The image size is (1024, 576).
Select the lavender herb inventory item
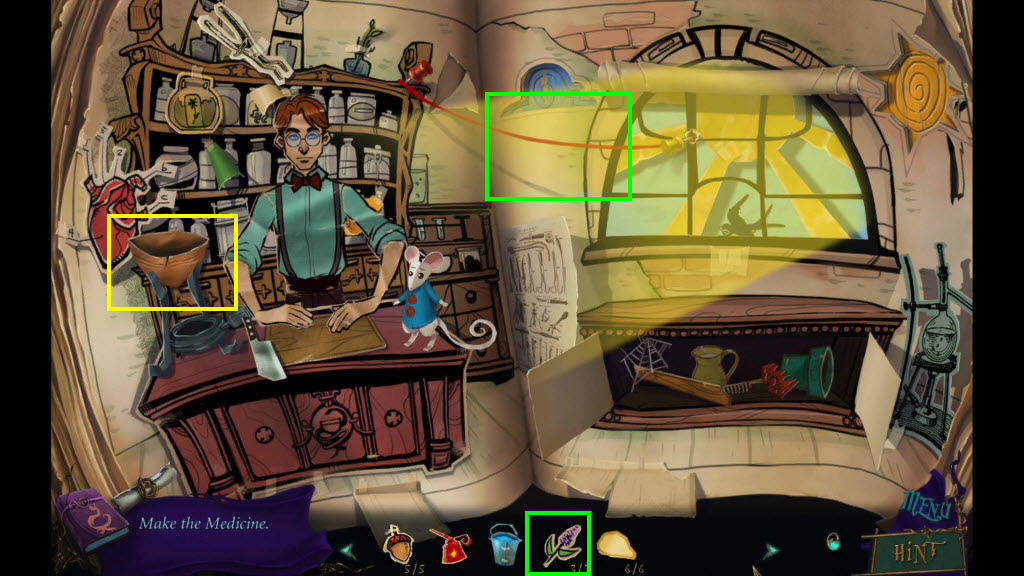pos(557,544)
